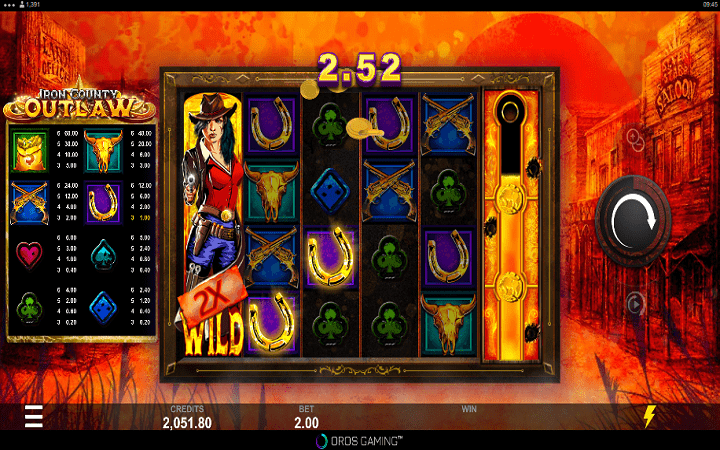Open the hamburger menu

[34, 416]
